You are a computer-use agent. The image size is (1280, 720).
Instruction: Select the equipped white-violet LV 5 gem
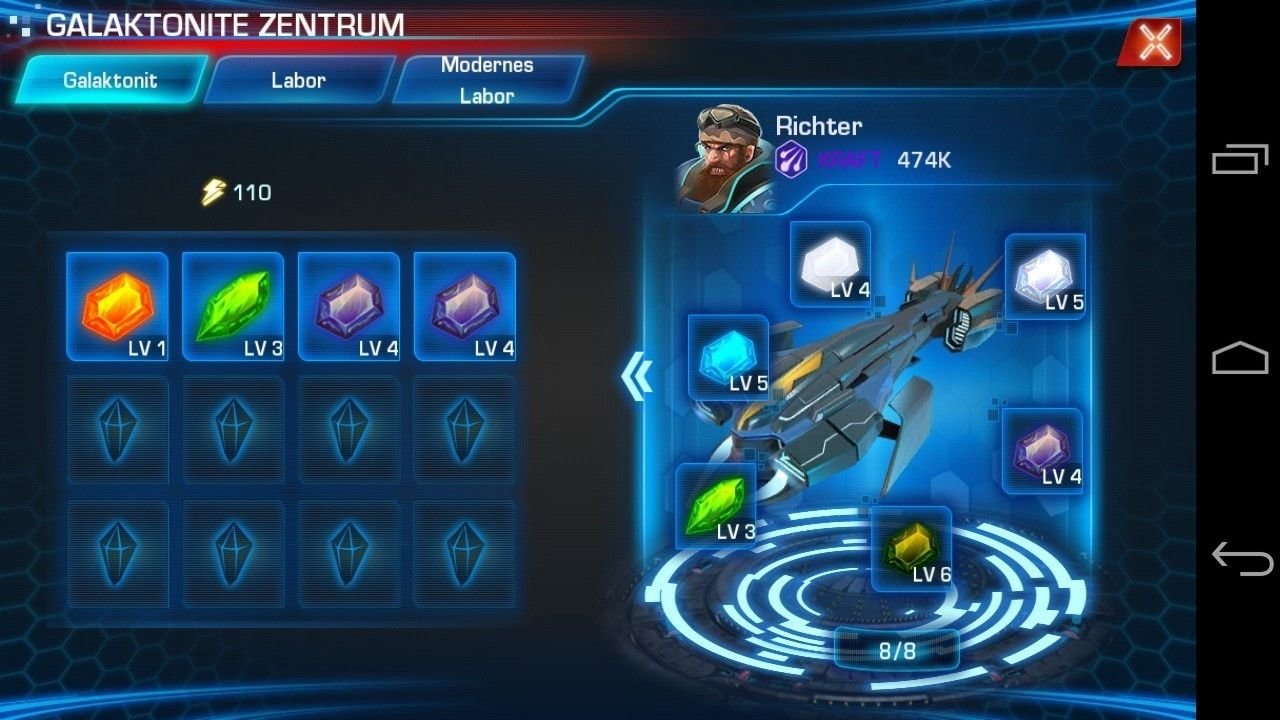coord(1045,276)
